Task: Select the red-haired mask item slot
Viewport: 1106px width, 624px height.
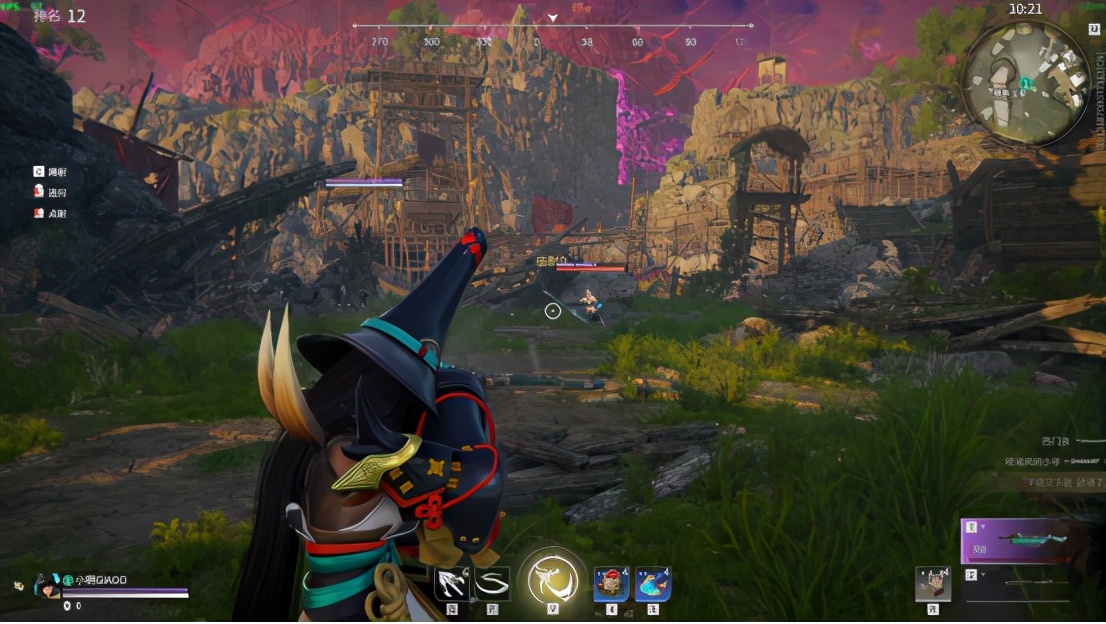Action: tap(611, 584)
